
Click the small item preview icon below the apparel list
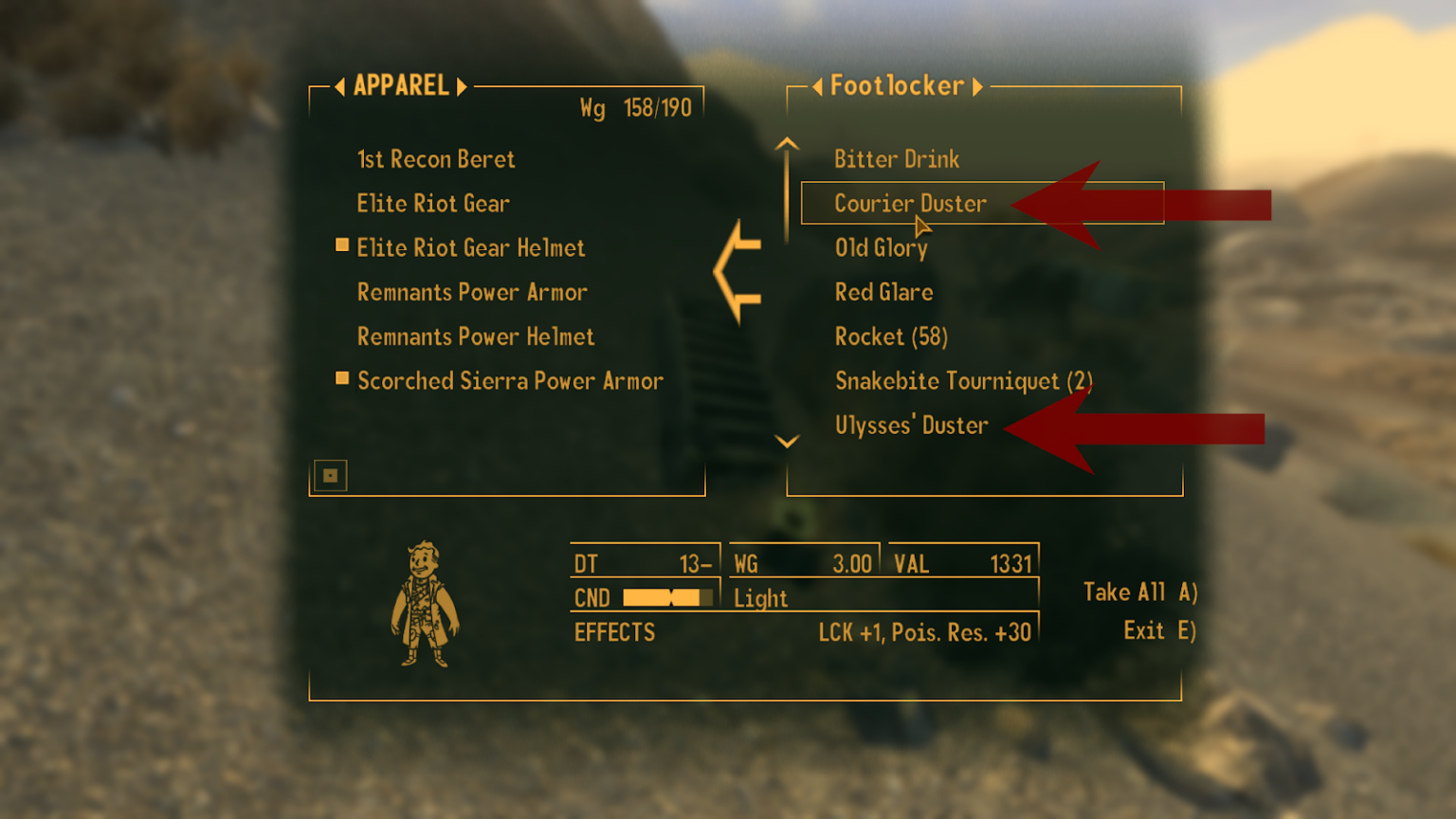(x=329, y=475)
